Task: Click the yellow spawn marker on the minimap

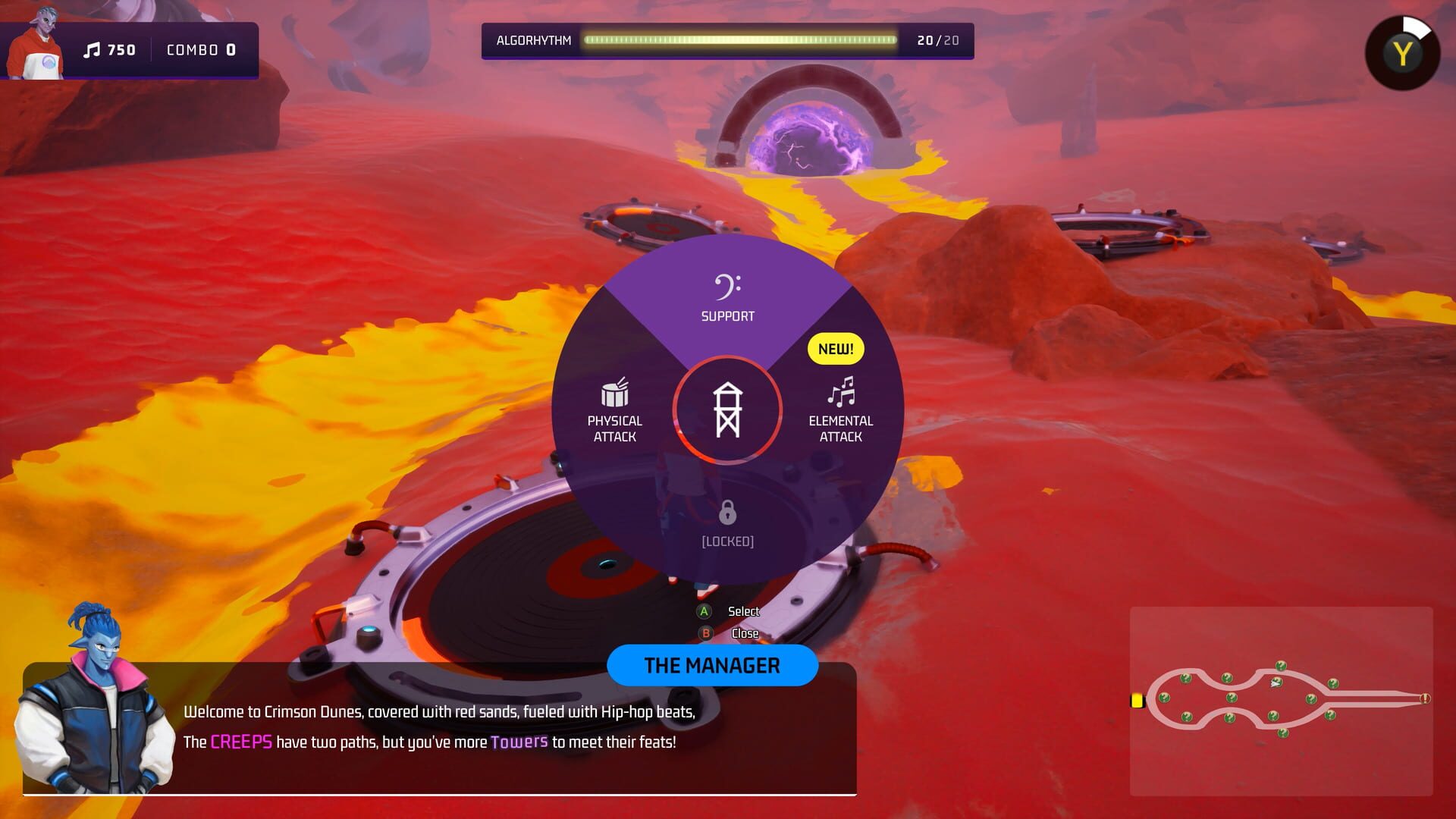Action: (1137, 700)
